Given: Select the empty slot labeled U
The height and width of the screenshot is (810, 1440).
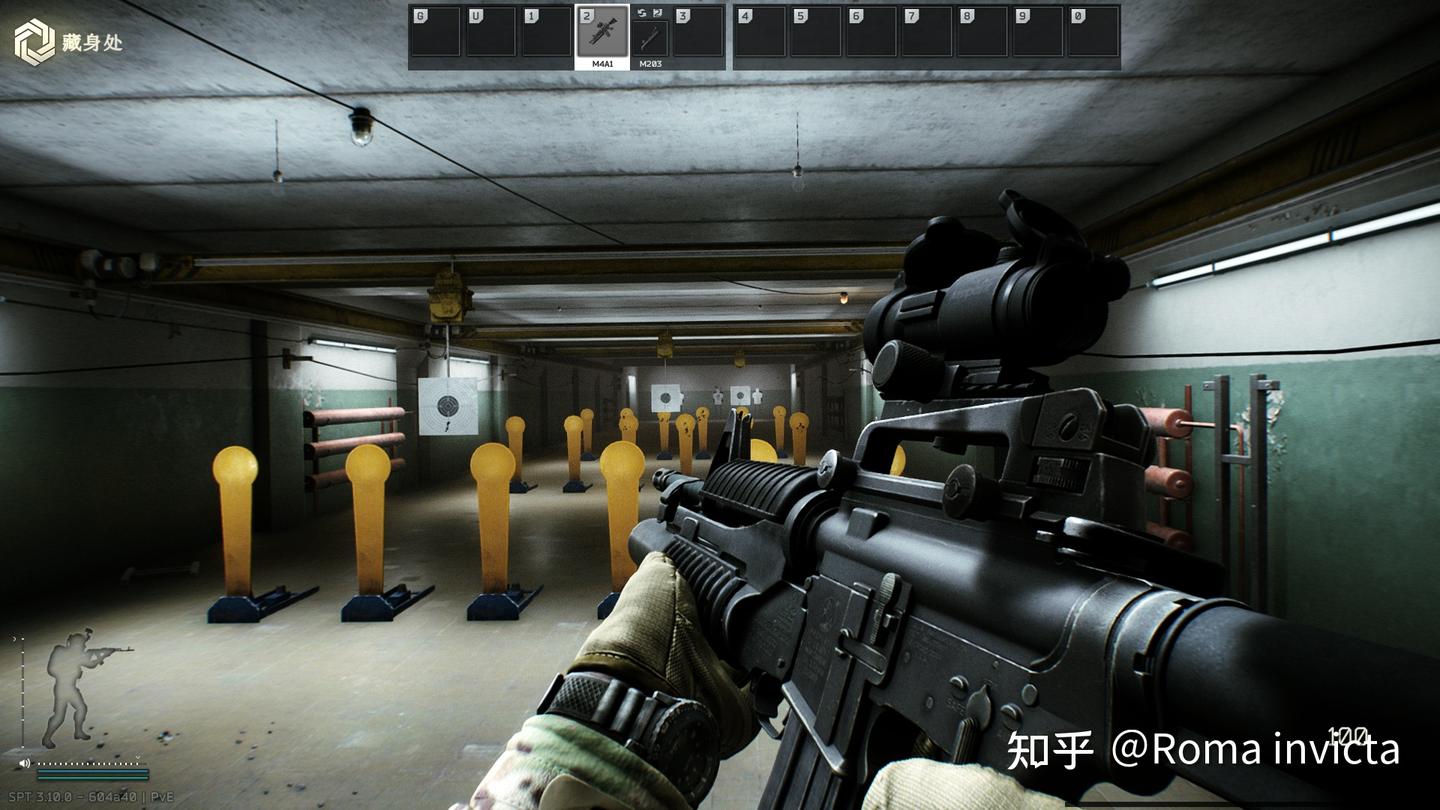Looking at the screenshot, I should point(490,32).
